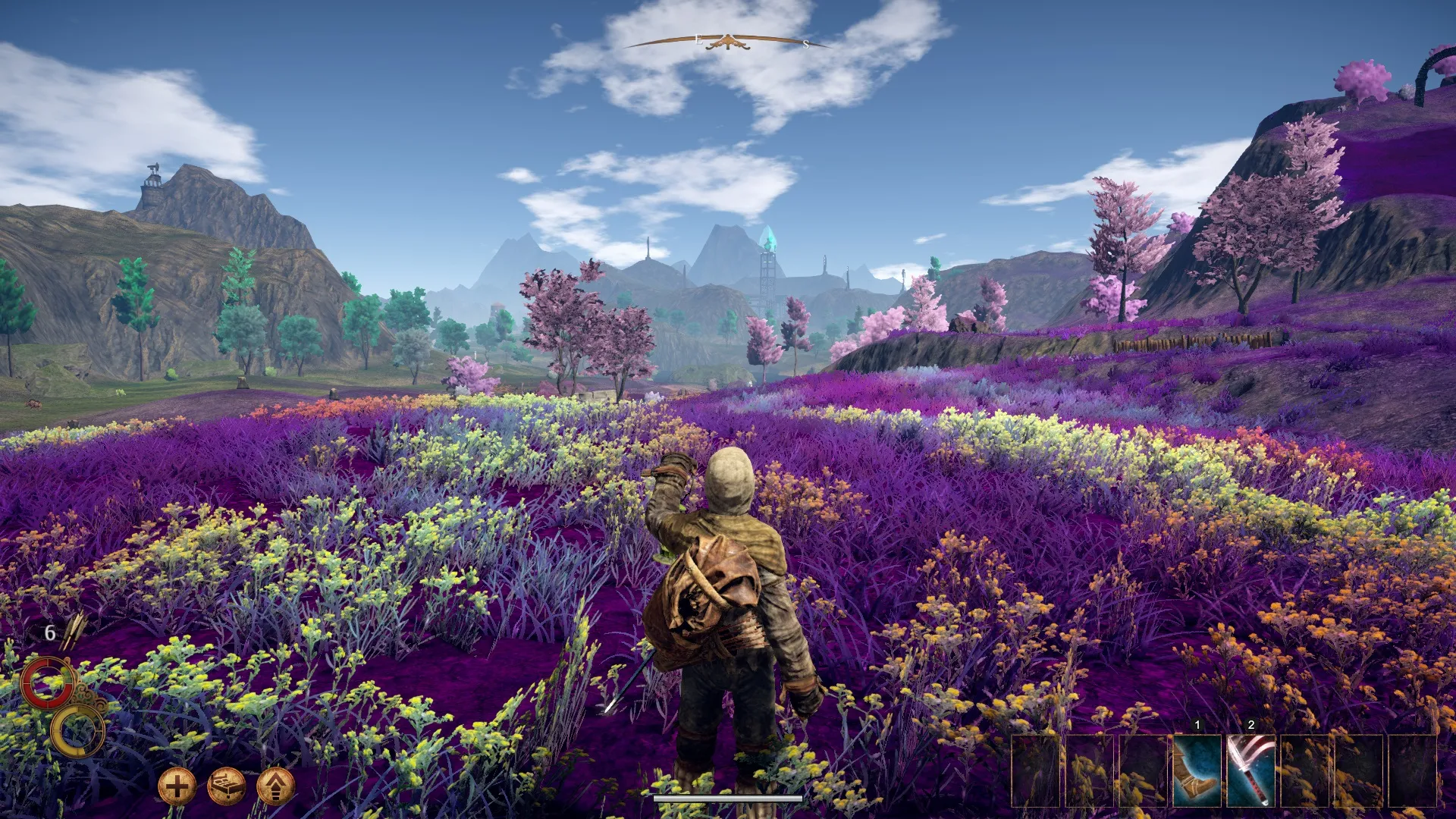Activate the dagger slash skill in quickslot 2
This screenshot has width=1456, height=819.
pos(1250,770)
